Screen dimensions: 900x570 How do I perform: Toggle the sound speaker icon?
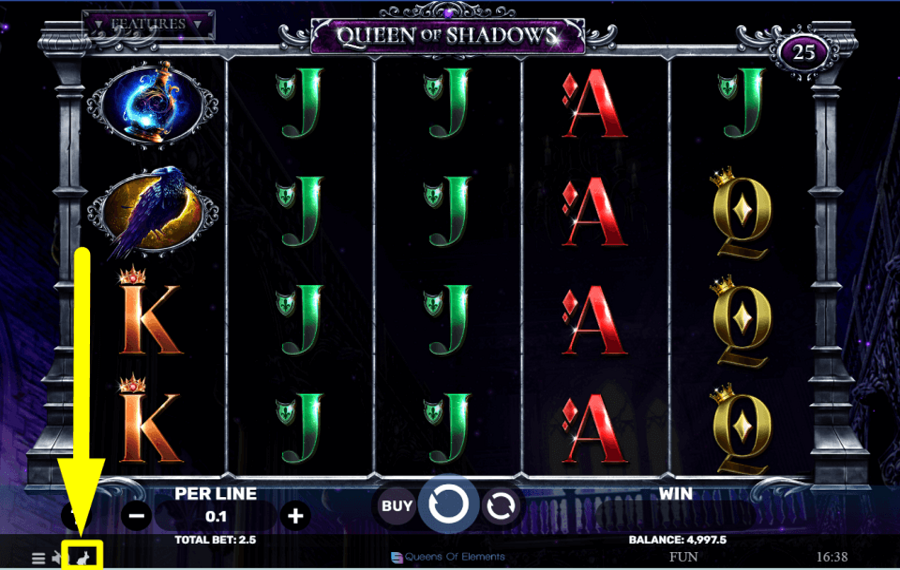coord(58,557)
